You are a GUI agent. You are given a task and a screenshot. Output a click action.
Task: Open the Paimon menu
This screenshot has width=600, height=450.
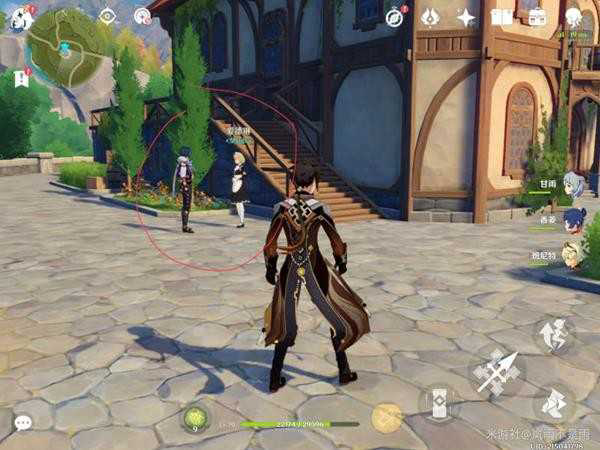[x=19, y=18]
